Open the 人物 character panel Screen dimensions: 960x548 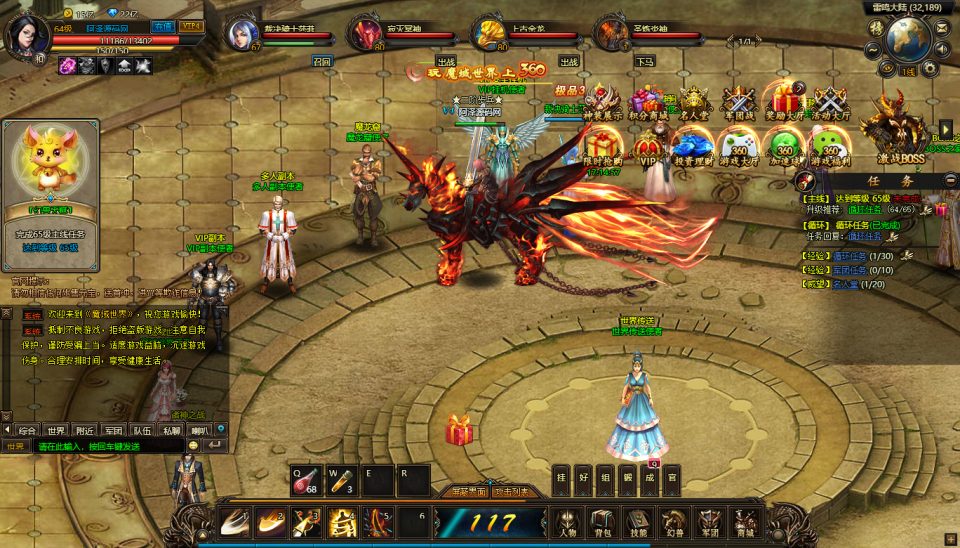(x=568, y=522)
